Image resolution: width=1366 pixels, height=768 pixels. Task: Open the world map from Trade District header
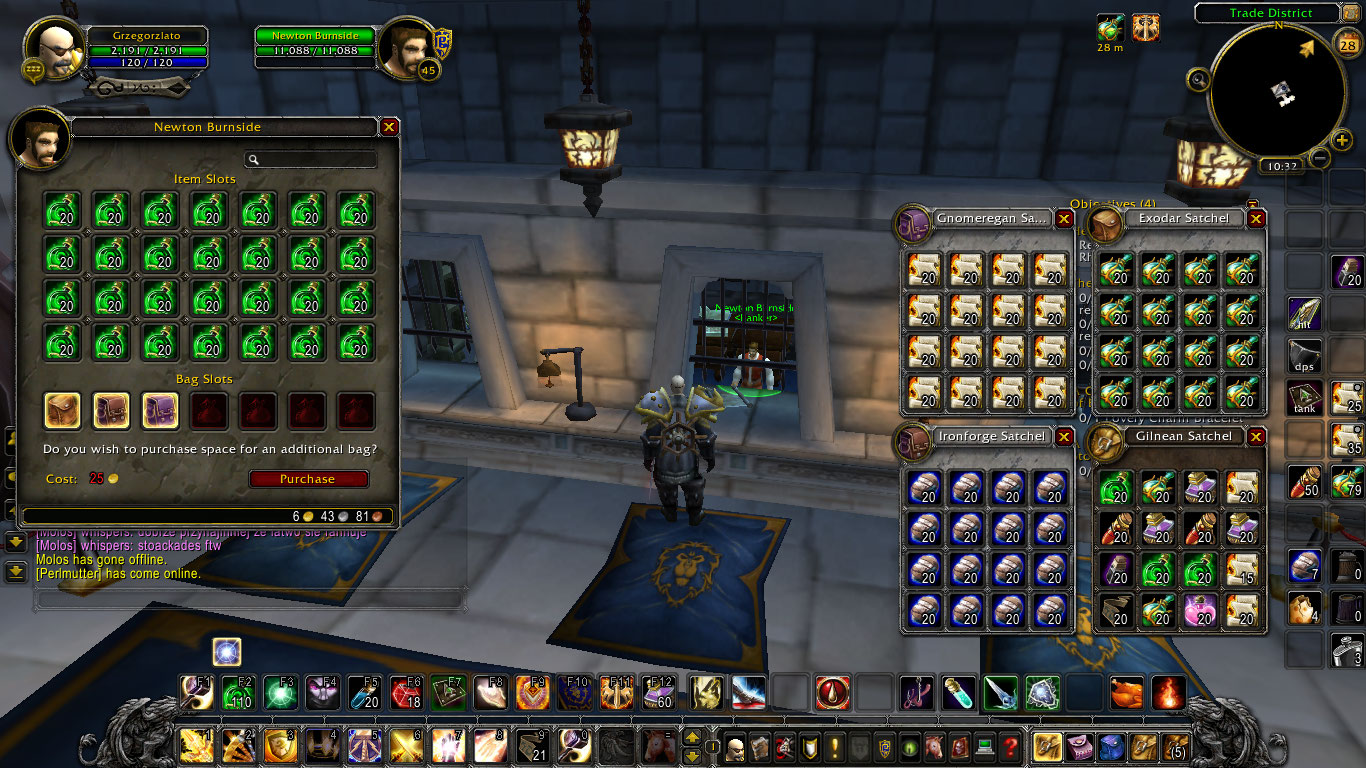(1270, 13)
